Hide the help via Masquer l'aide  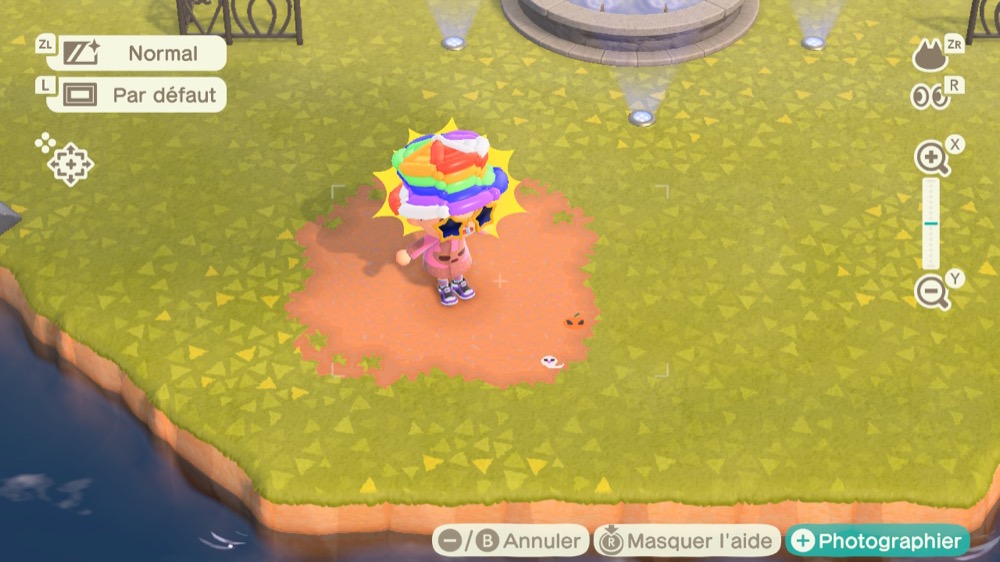coord(688,541)
